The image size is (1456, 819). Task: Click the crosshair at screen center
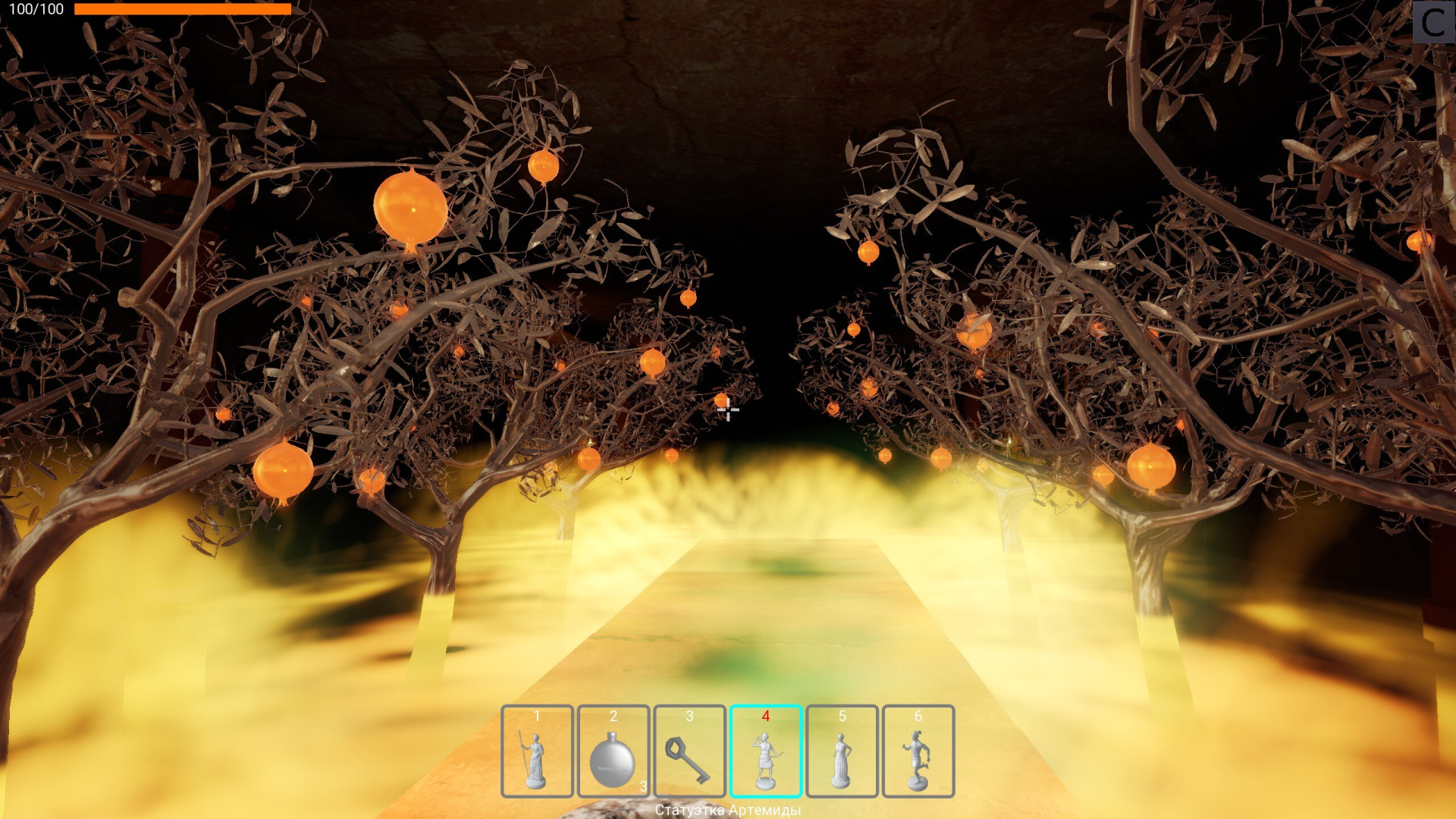click(727, 409)
